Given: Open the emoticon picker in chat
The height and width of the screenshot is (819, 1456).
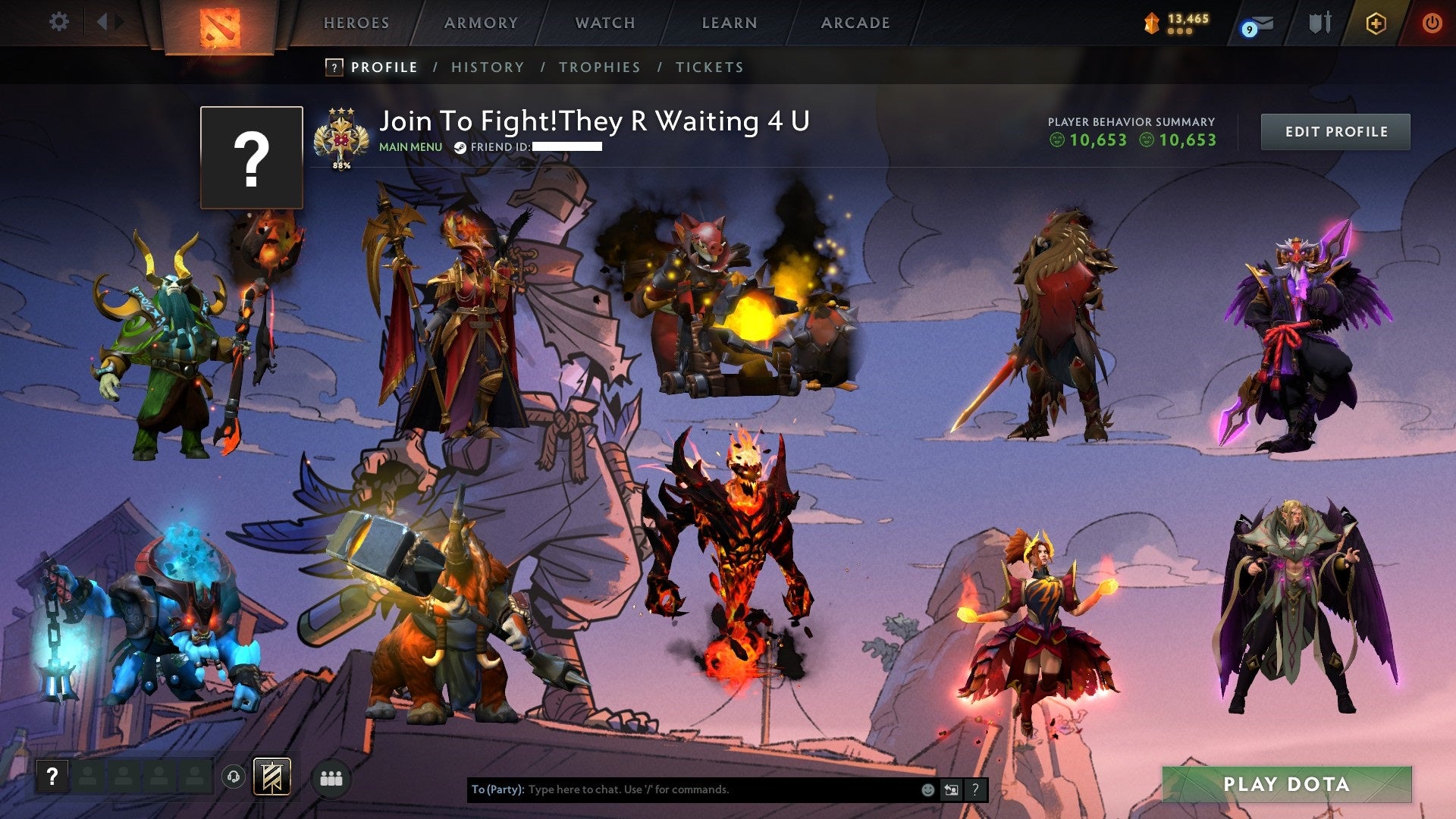Looking at the screenshot, I should click(x=927, y=789).
